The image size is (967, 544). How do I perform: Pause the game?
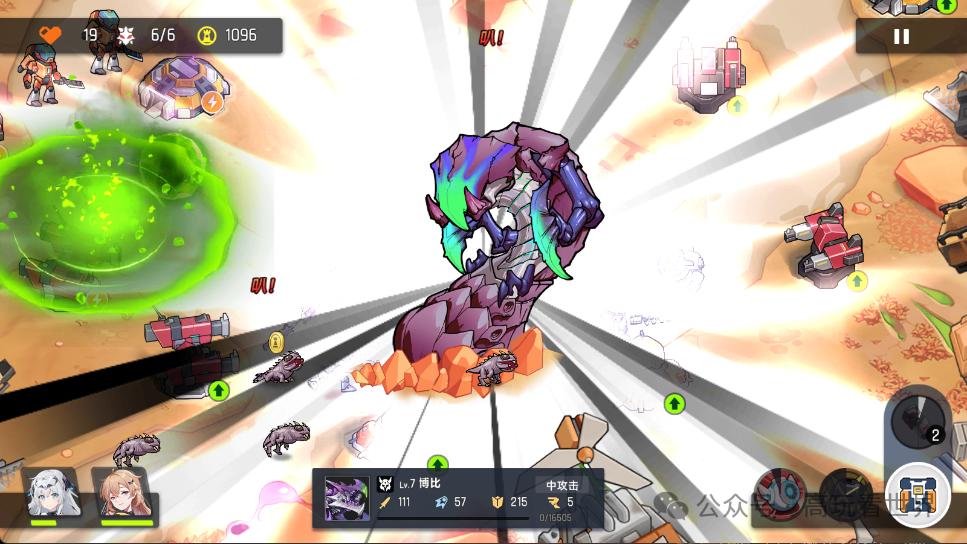901,36
